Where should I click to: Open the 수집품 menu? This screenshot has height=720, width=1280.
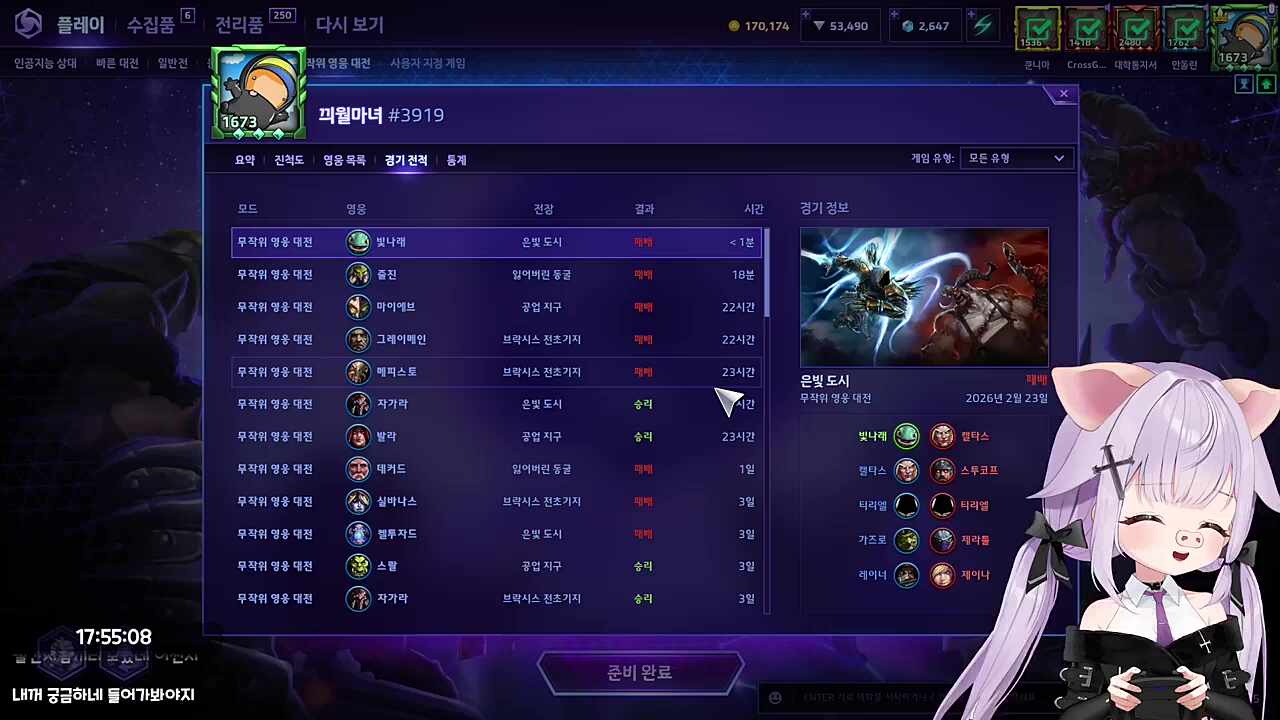(x=152, y=24)
